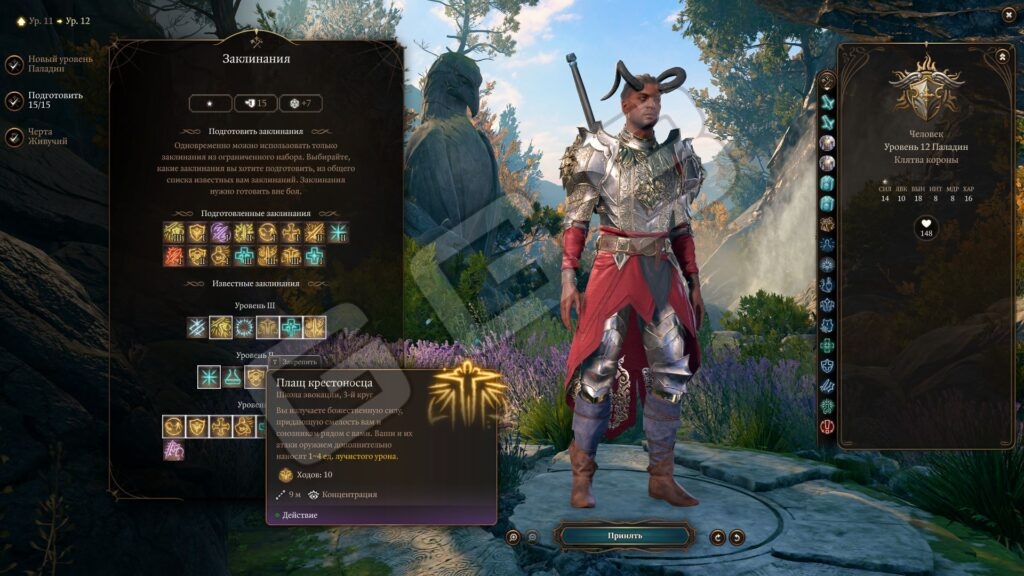1024x576 pixels.
Task: Select the purple prepared spell icon
Action: pyautogui.click(x=220, y=233)
